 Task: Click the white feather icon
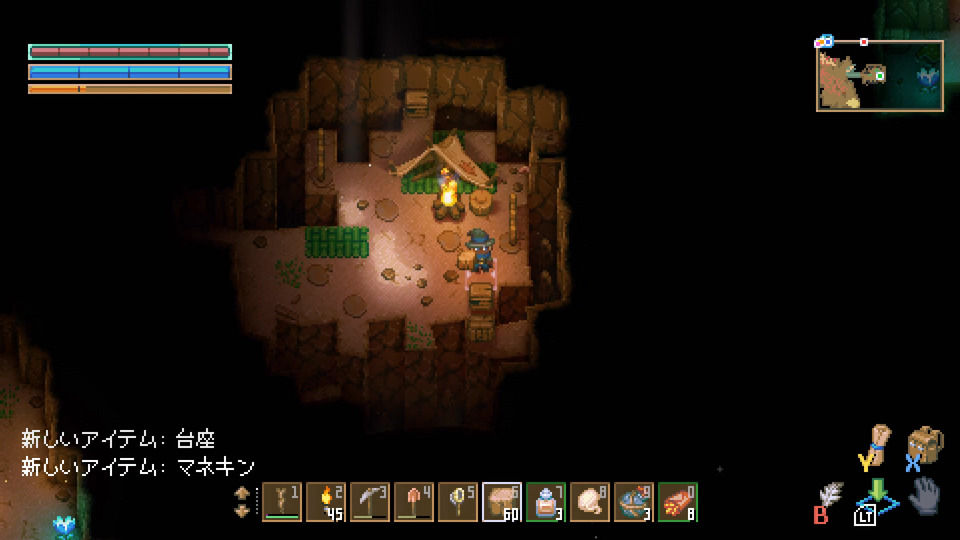830,495
